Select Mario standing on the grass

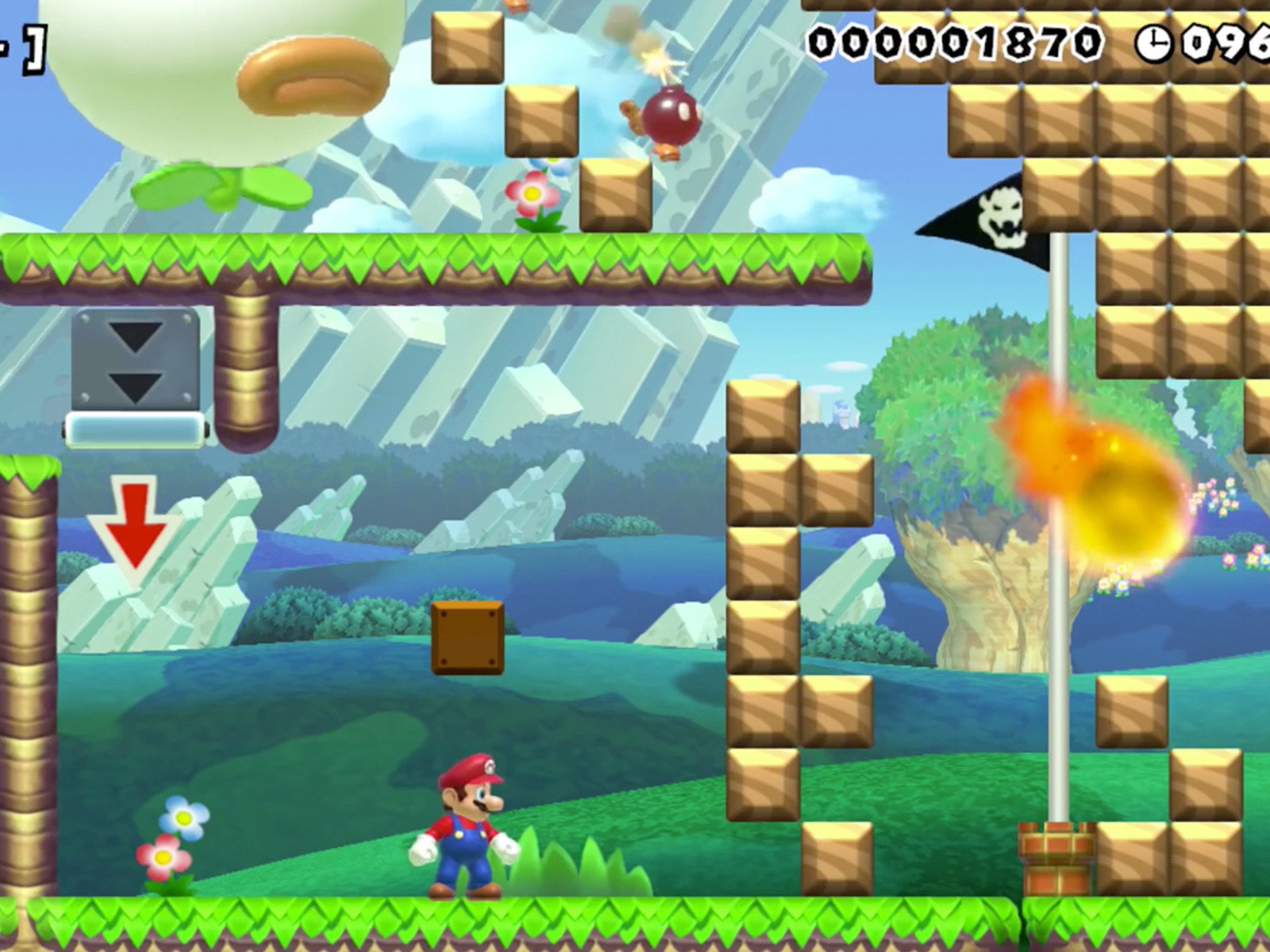pyautogui.click(x=468, y=825)
